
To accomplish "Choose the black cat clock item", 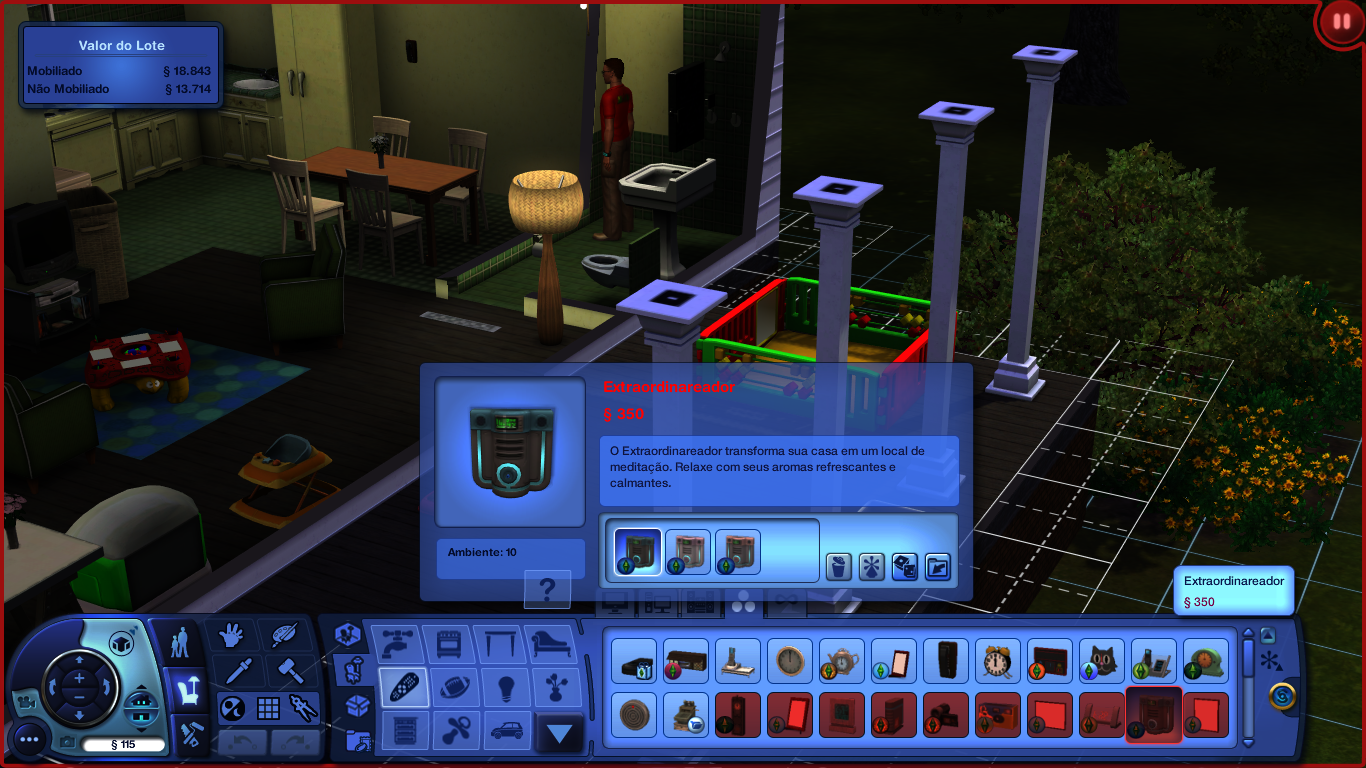I will point(1102,661).
